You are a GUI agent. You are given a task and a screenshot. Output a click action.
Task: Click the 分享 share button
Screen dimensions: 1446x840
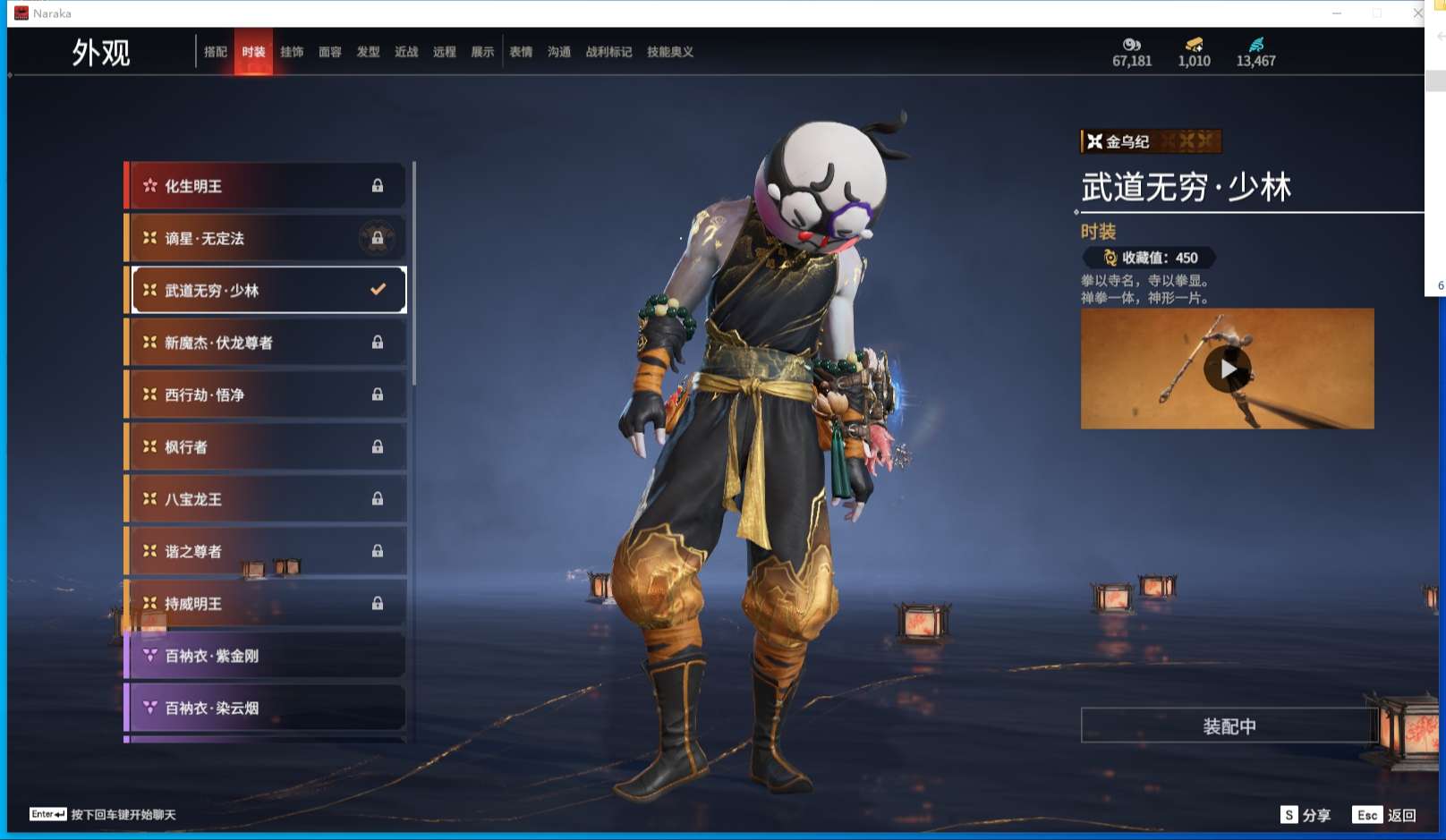pyautogui.click(x=1306, y=815)
